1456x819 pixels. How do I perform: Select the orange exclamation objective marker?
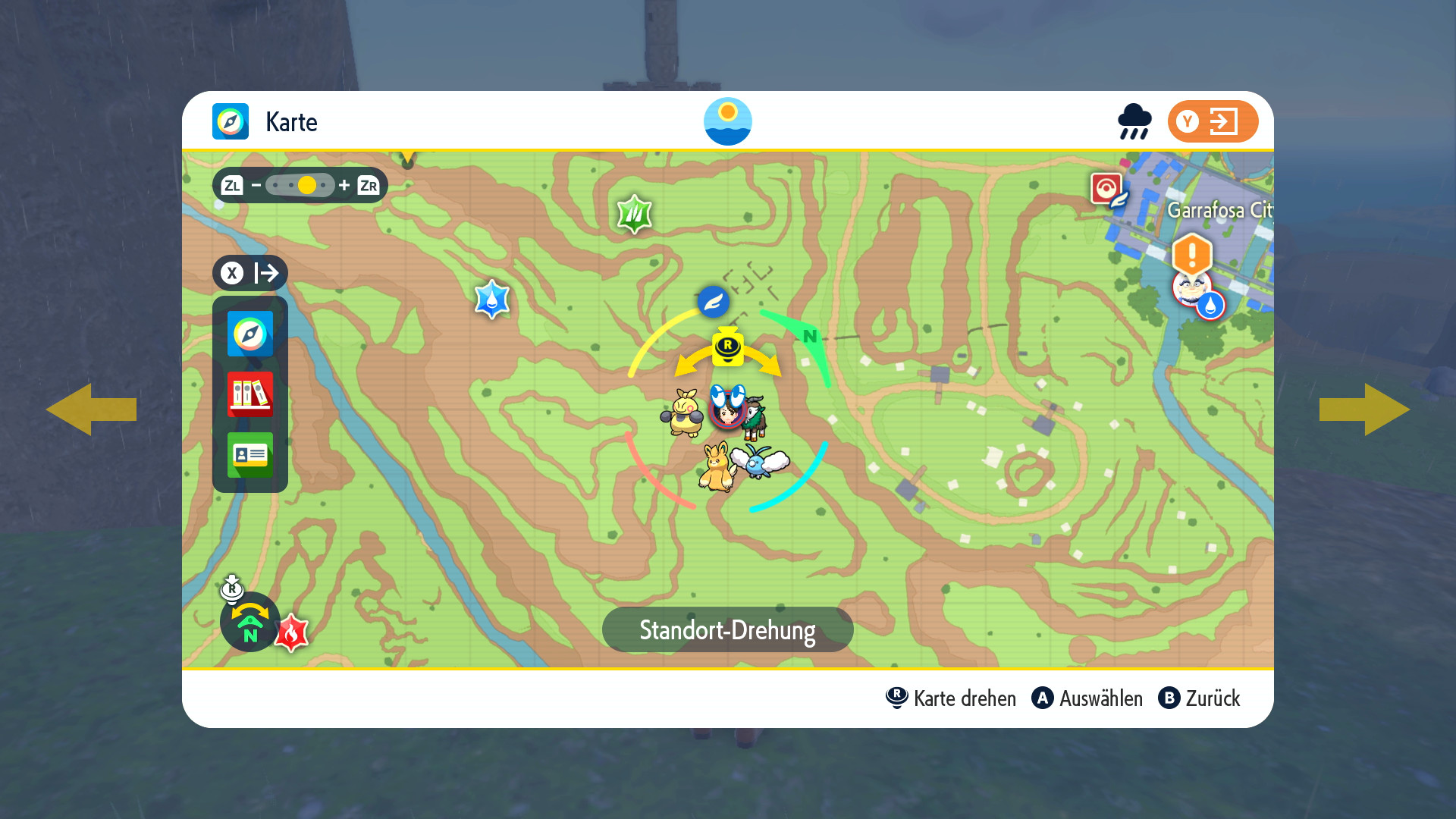click(1192, 253)
